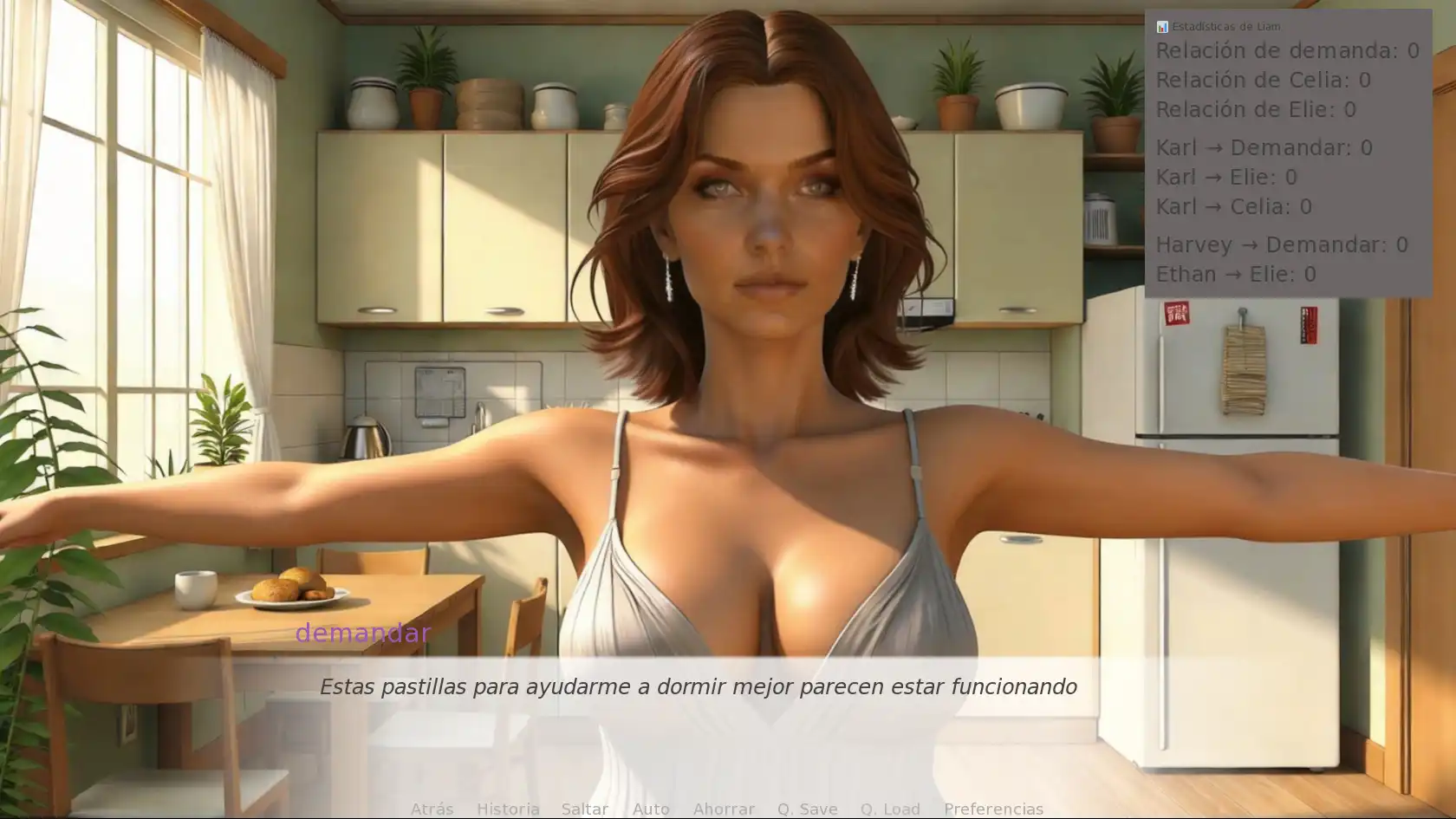Image resolution: width=1456 pixels, height=819 pixels.
Task: Quick load with Q. Load
Action: (890, 809)
